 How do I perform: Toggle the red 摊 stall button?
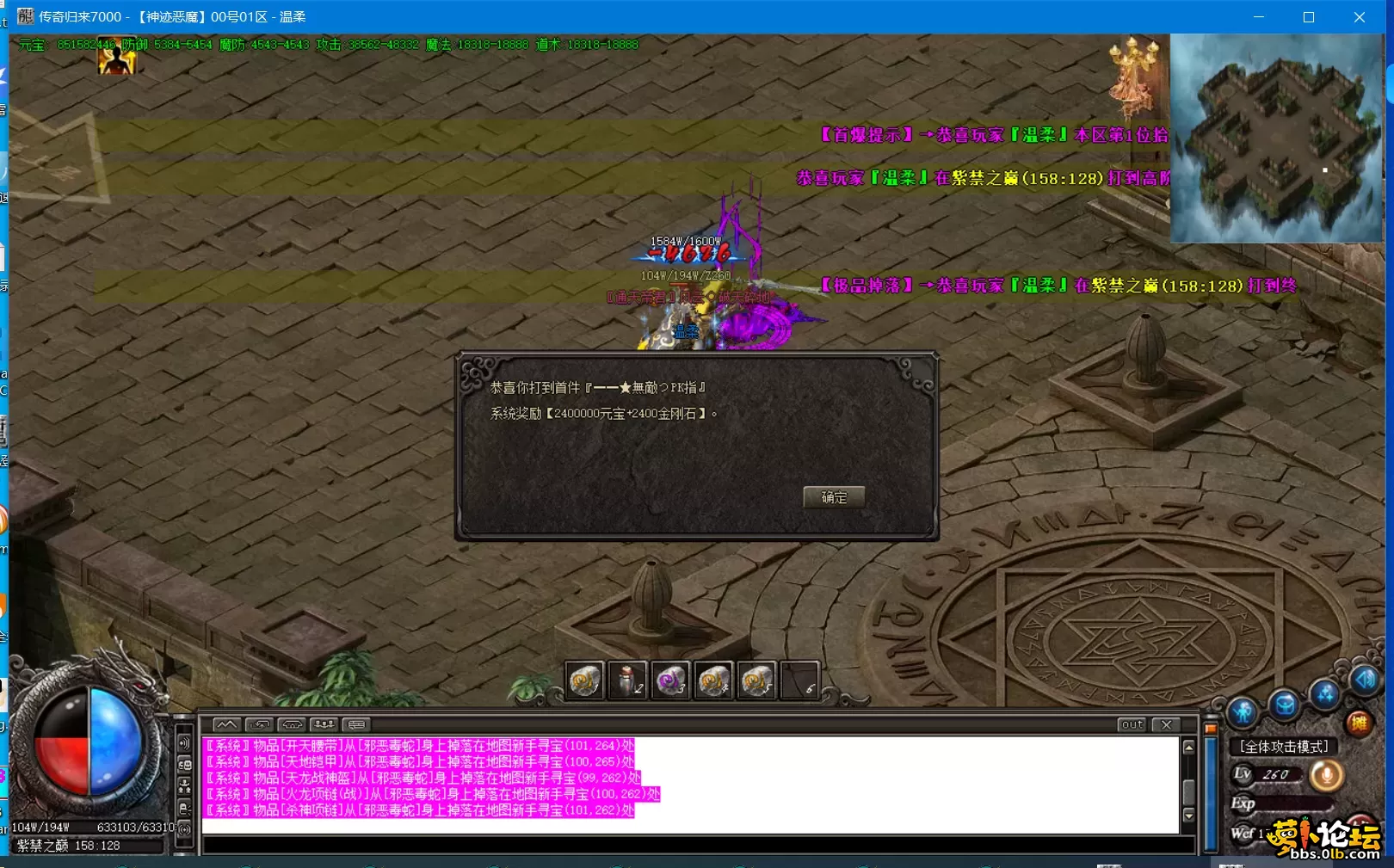pyautogui.click(x=1360, y=722)
